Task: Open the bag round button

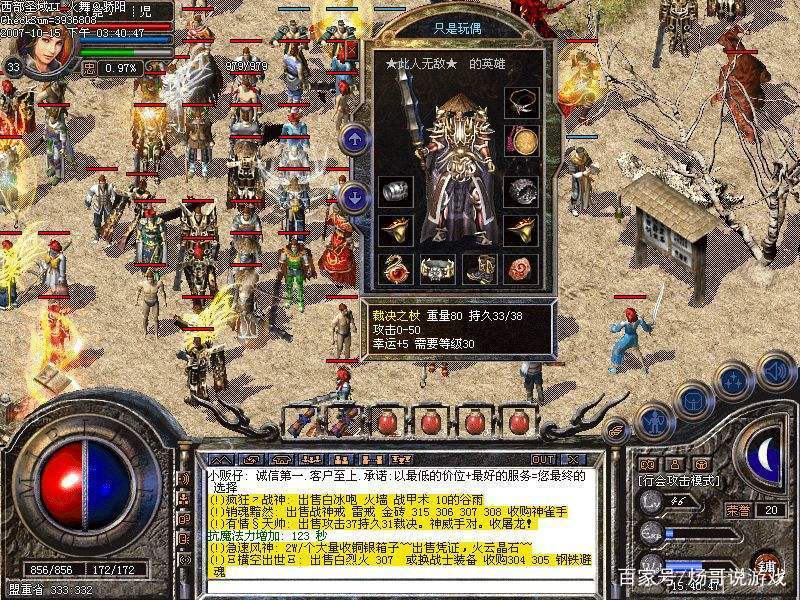Action: [692, 399]
